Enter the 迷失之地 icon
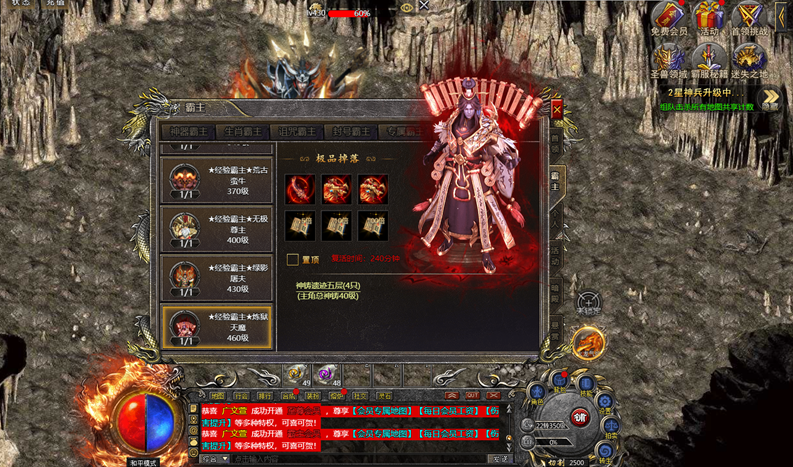Screen dimensions: 793x467 coord(749,61)
